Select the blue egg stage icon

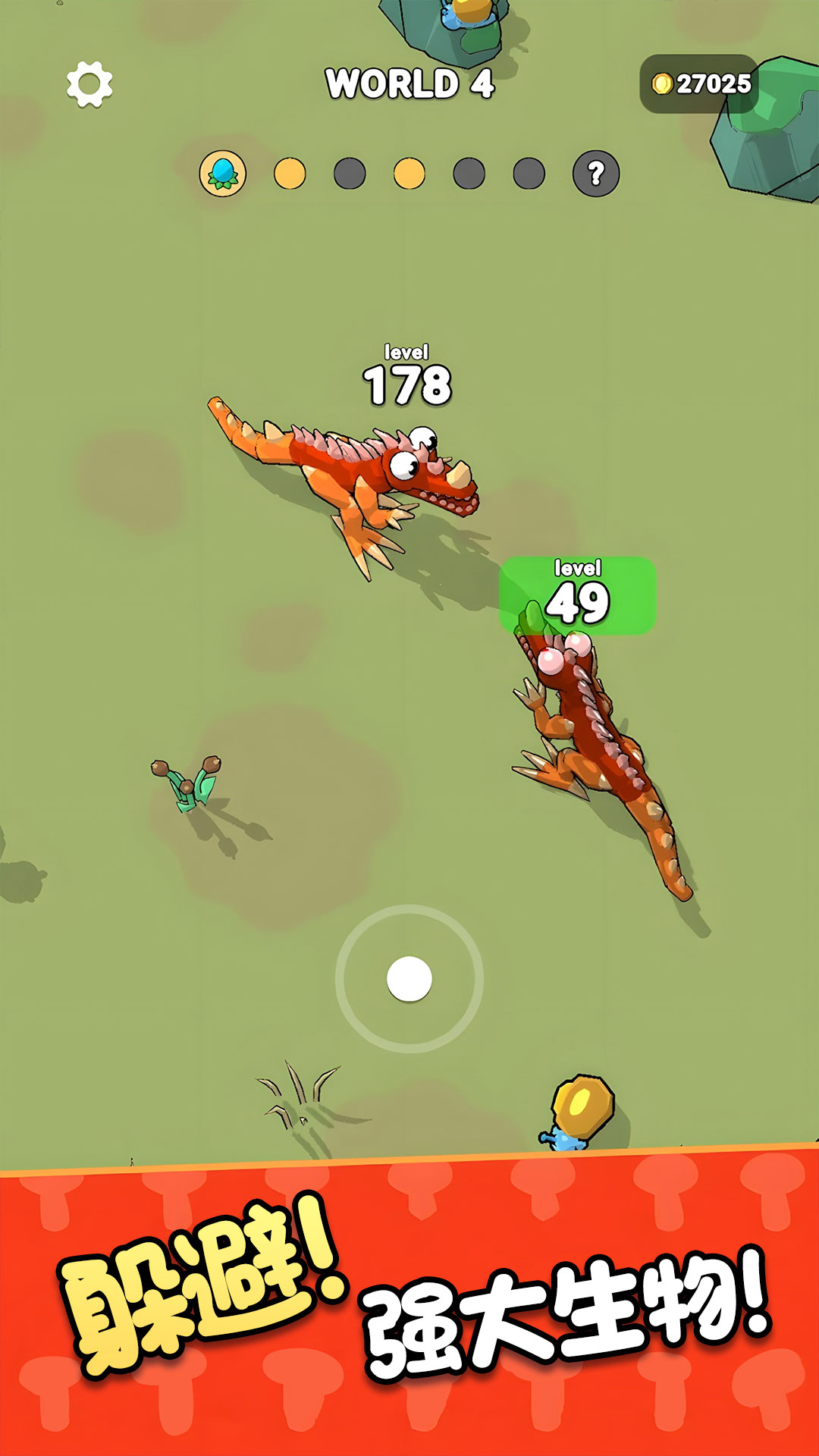(222, 174)
